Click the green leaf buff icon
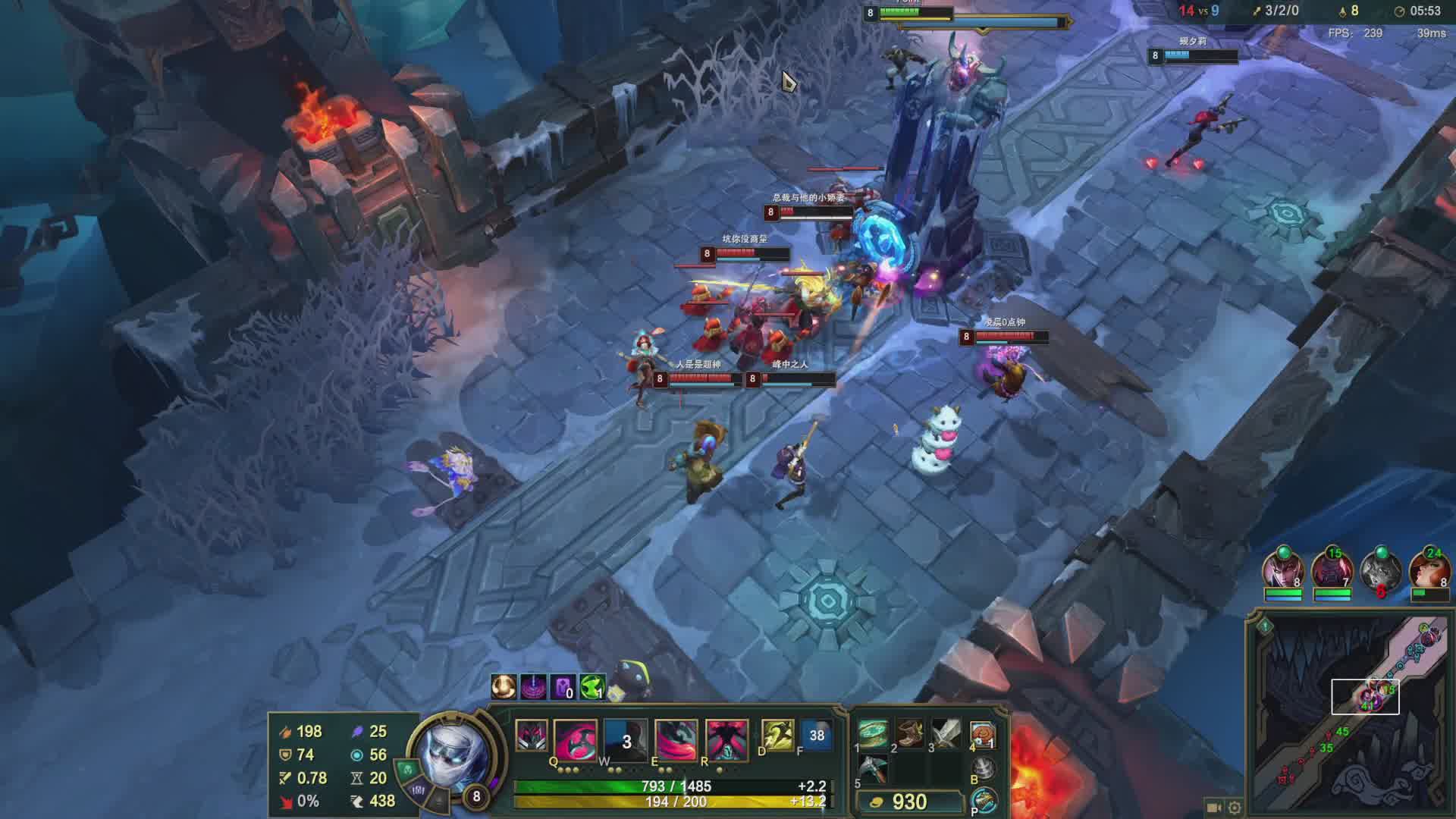 pos(592,687)
